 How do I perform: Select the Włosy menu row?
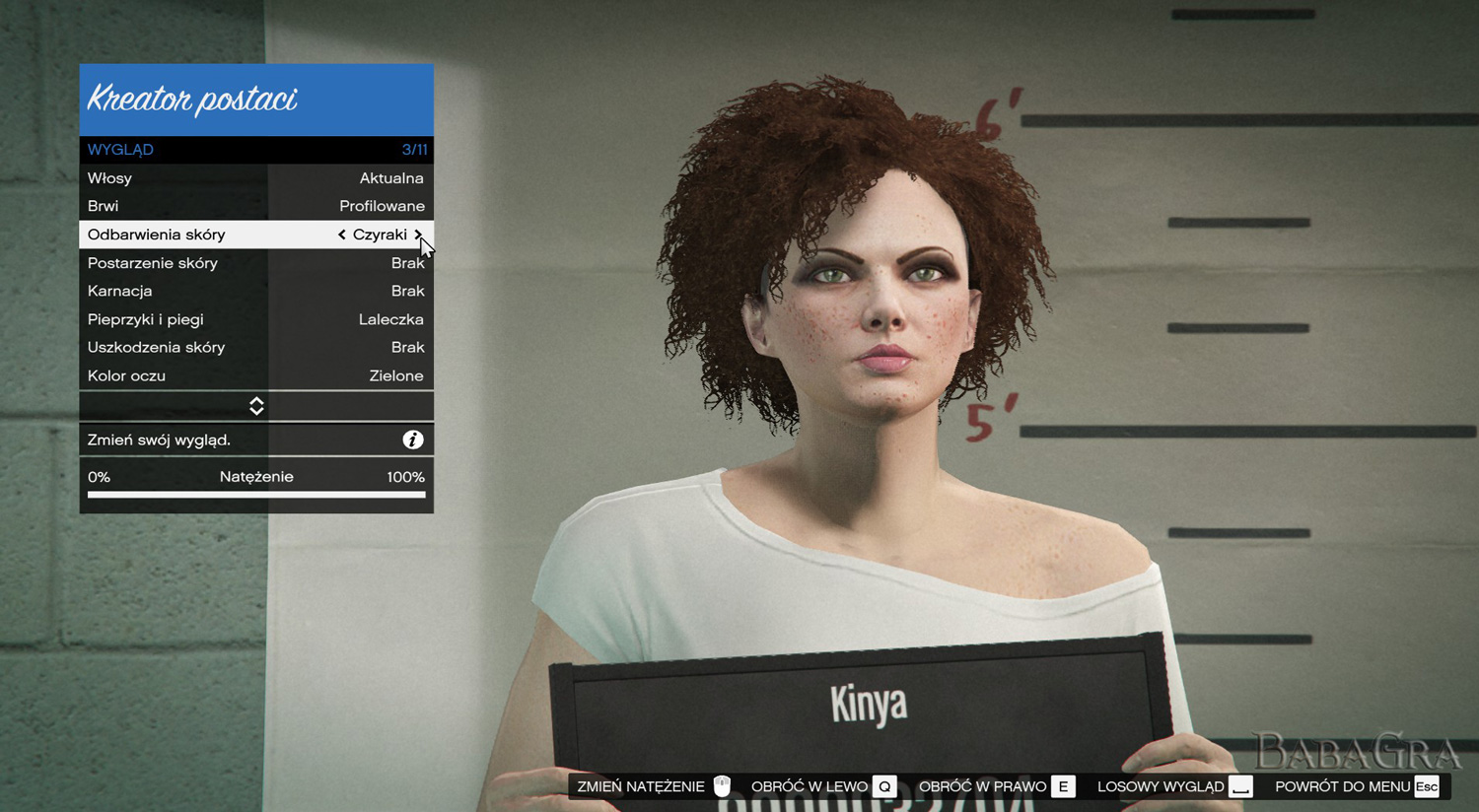point(255,178)
